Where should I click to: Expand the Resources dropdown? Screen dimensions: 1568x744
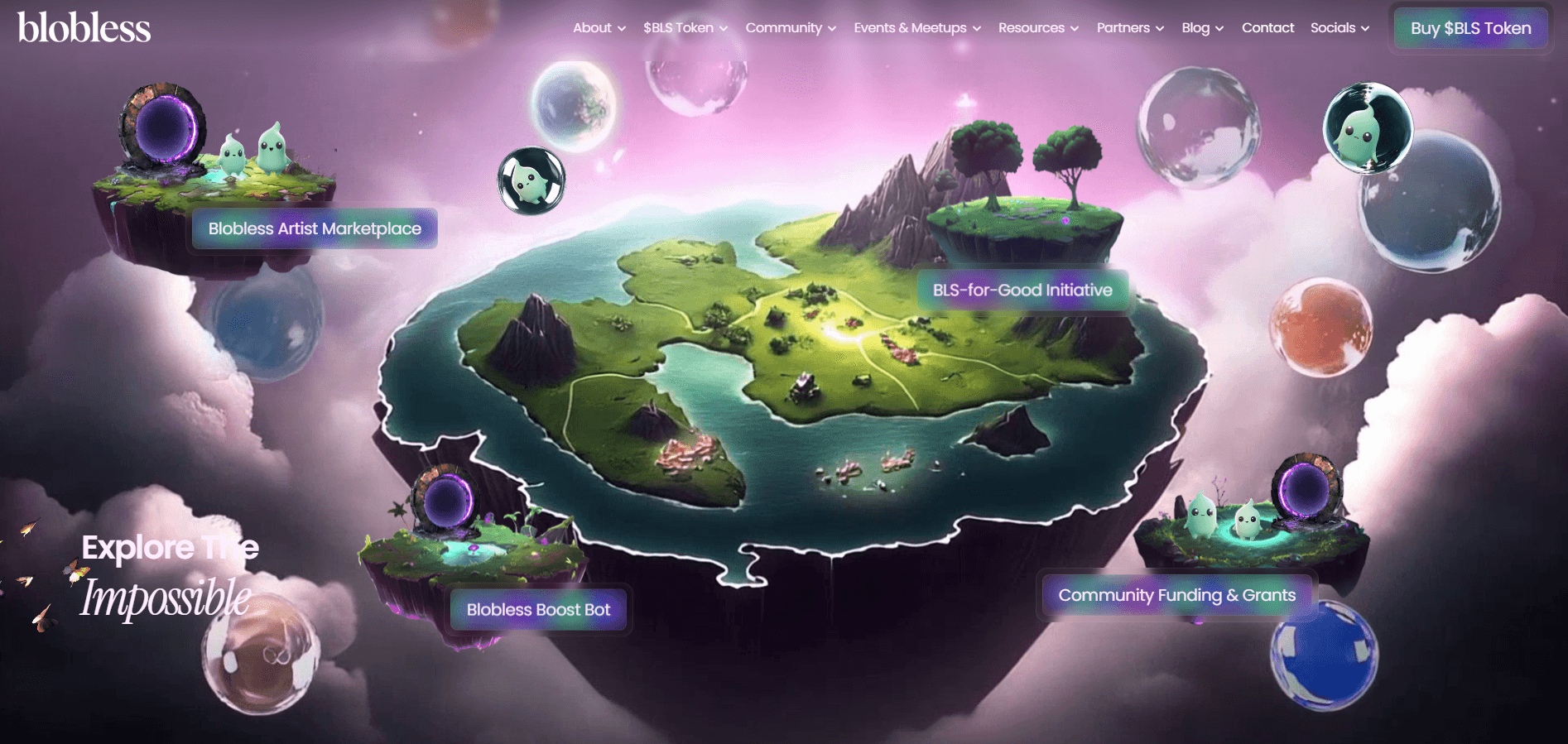click(1037, 28)
